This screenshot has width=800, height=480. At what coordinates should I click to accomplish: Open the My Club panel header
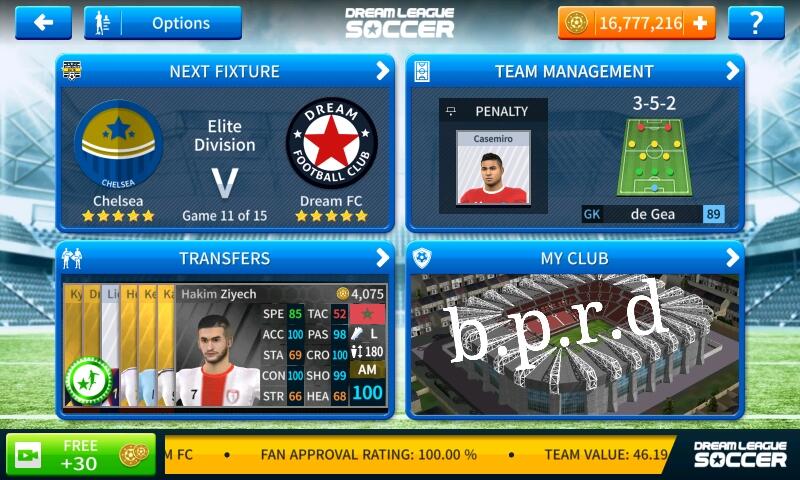(574, 258)
